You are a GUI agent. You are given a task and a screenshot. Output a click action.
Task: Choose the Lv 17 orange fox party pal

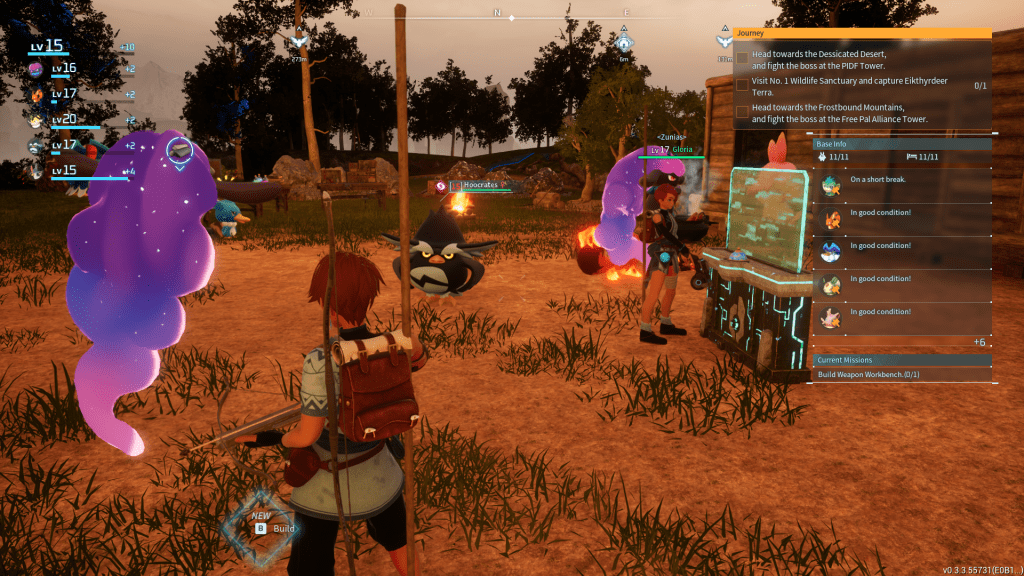tap(36, 95)
